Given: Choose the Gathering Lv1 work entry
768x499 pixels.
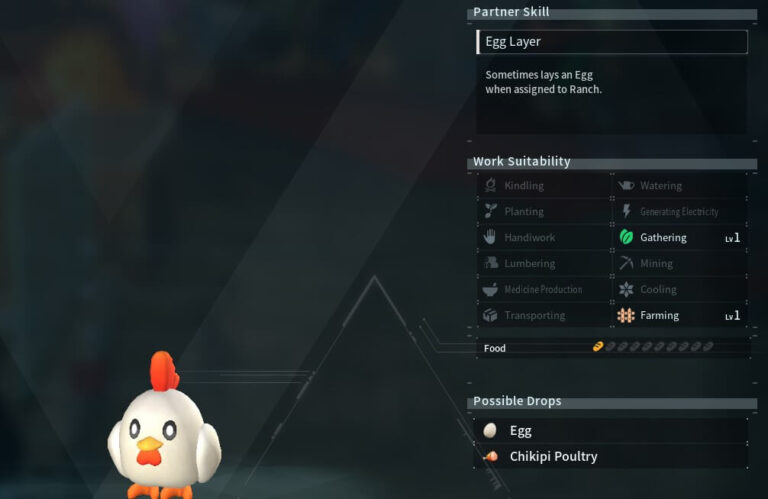Looking at the screenshot, I should 680,238.
